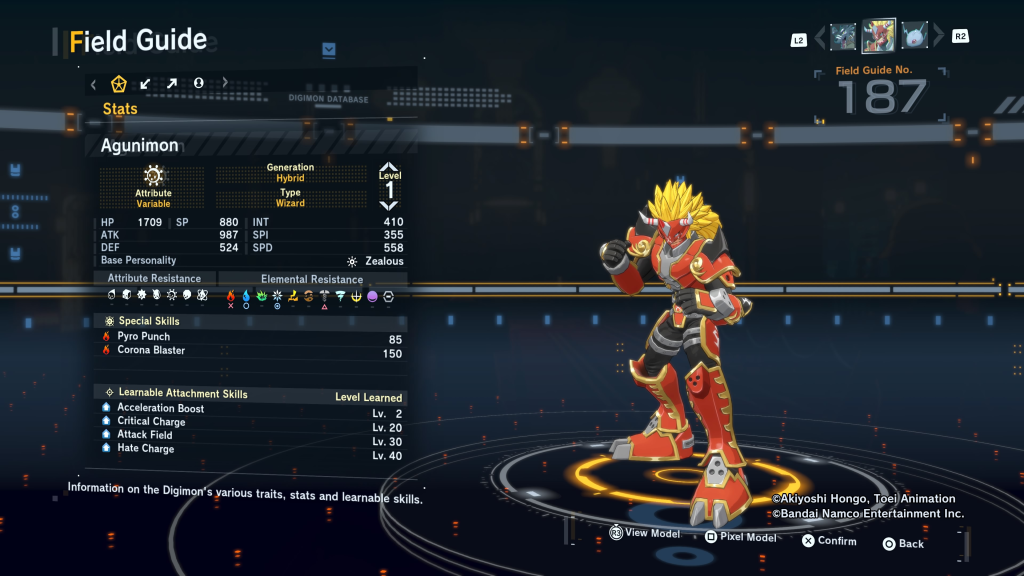Choose the next Digimon thumbnail, the pale blob
1024x576 pixels.
[x=914, y=37]
